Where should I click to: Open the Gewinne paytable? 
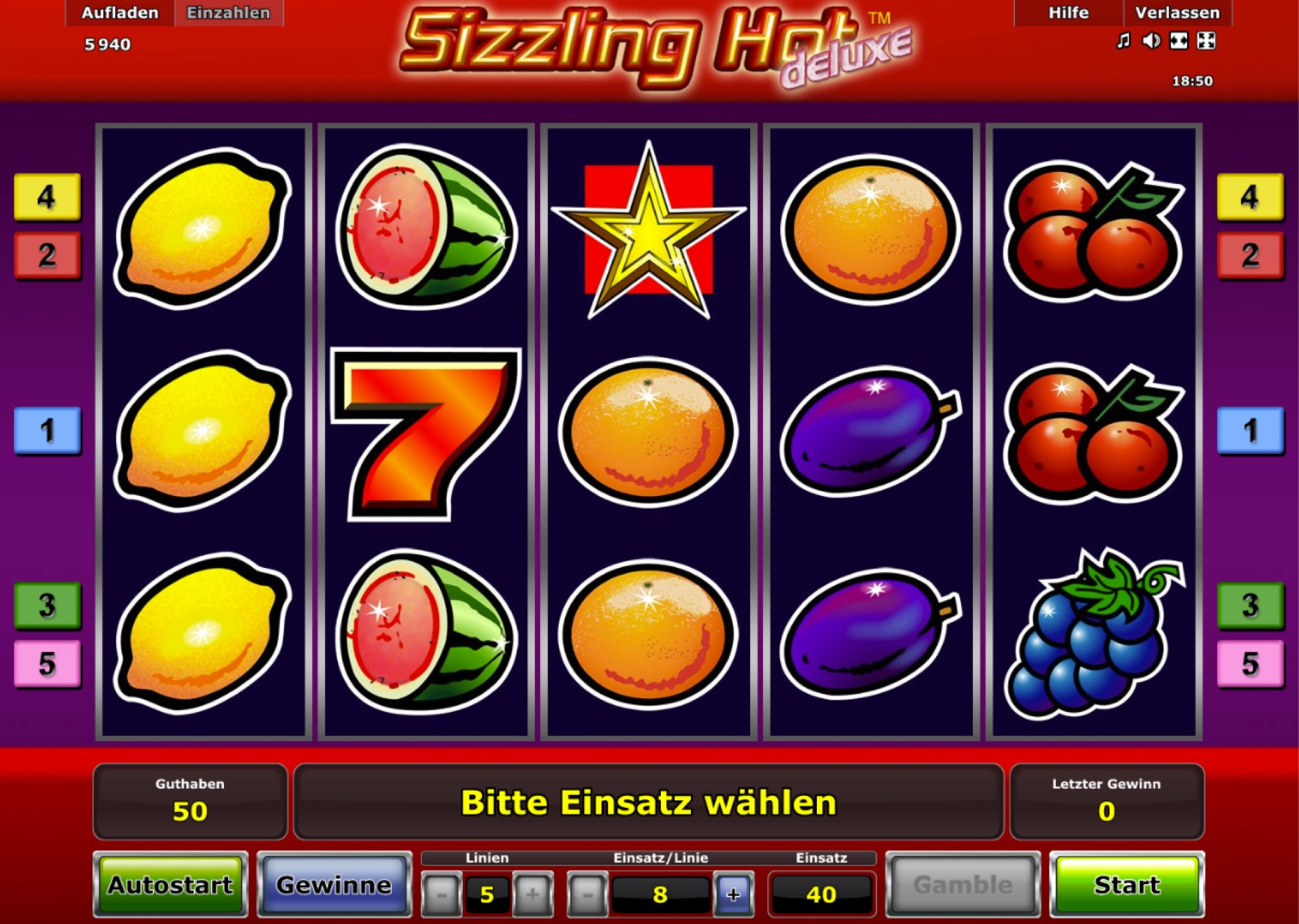pyautogui.click(x=334, y=885)
